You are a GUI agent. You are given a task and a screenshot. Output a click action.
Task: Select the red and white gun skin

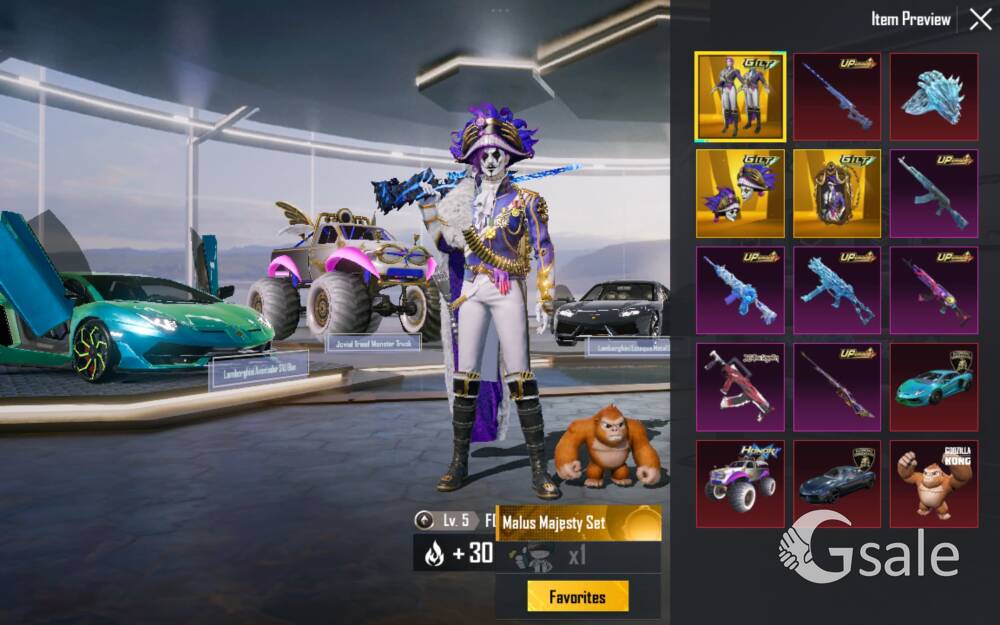(x=740, y=387)
